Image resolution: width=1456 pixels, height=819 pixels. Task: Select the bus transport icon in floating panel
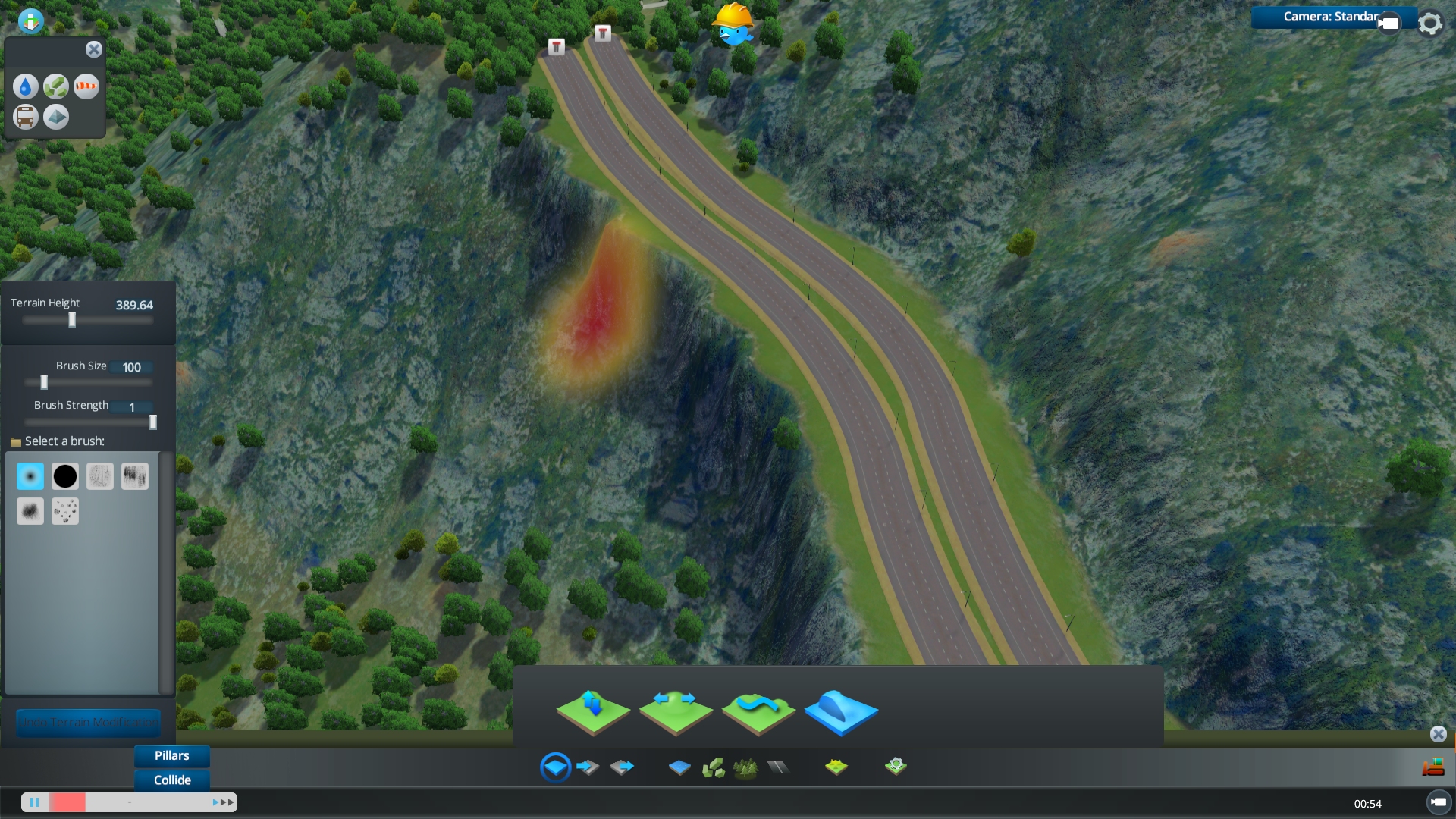(x=25, y=117)
